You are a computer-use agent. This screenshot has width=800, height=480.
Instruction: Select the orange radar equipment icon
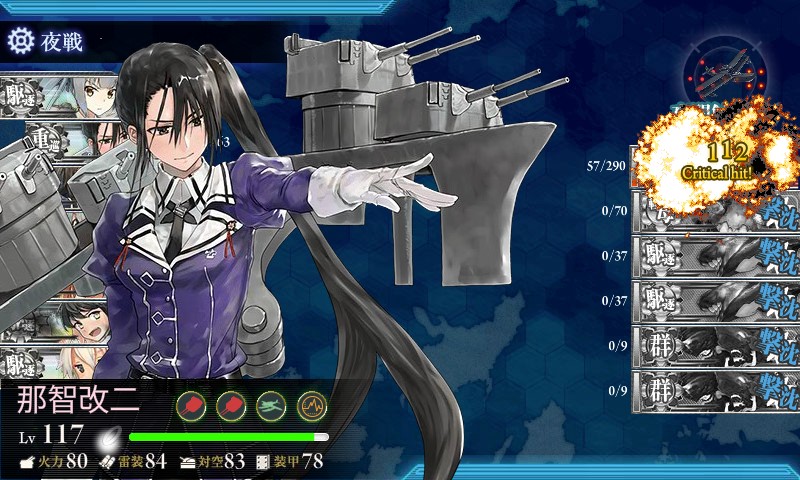point(312,405)
